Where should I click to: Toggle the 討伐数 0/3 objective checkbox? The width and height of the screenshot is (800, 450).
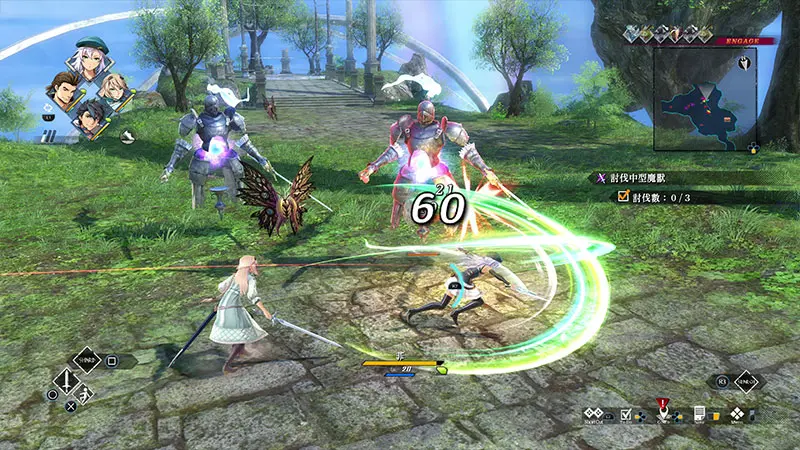point(623,197)
